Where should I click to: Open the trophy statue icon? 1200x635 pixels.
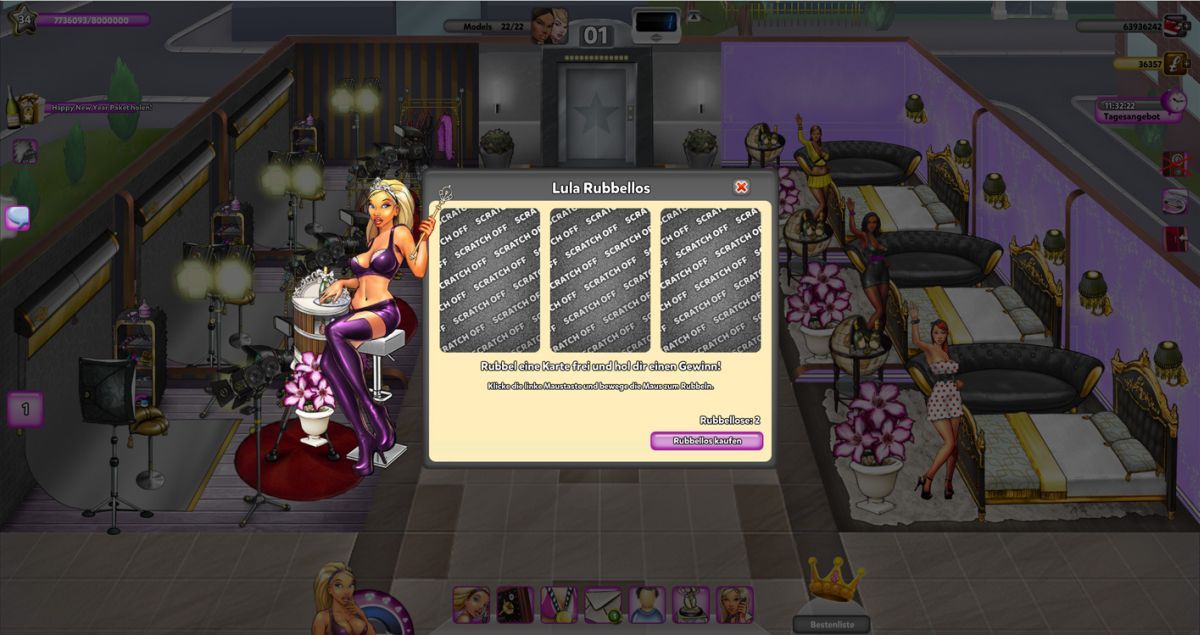coord(691,604)
